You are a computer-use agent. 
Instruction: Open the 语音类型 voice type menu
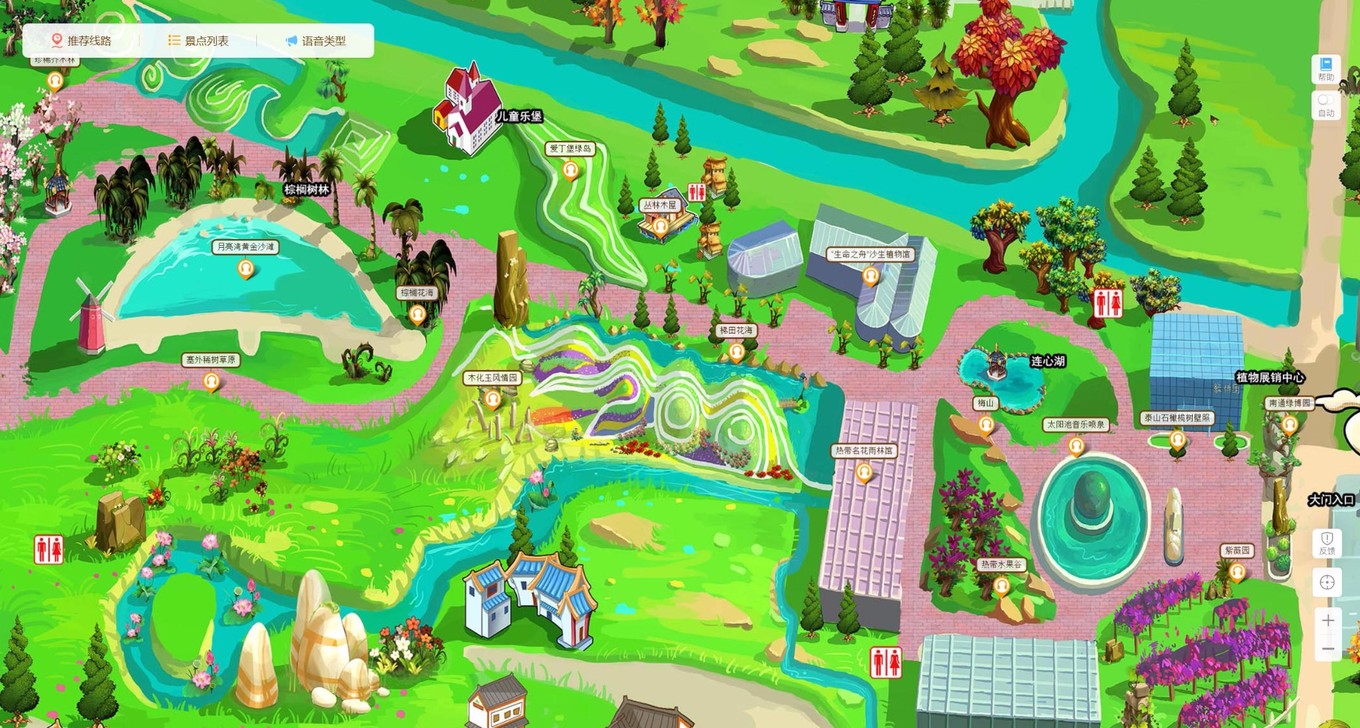coord(314,41)
